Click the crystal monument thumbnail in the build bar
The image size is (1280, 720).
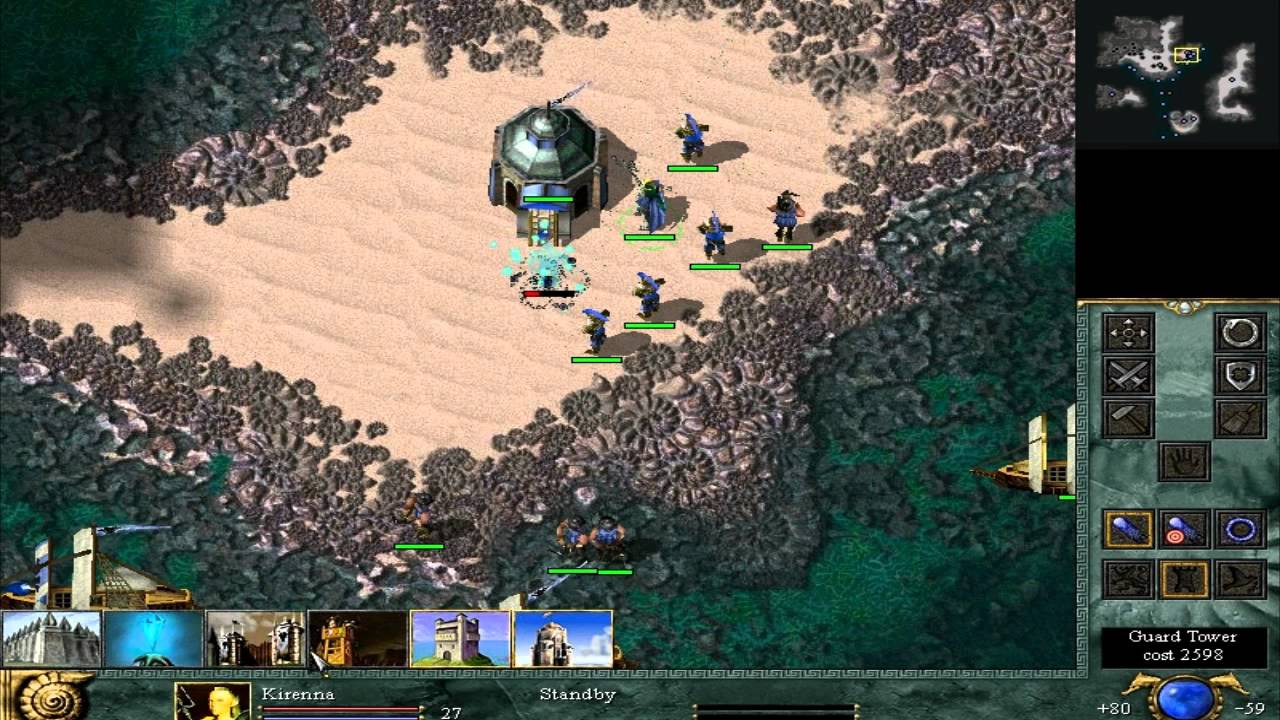(x=153, y=638)
